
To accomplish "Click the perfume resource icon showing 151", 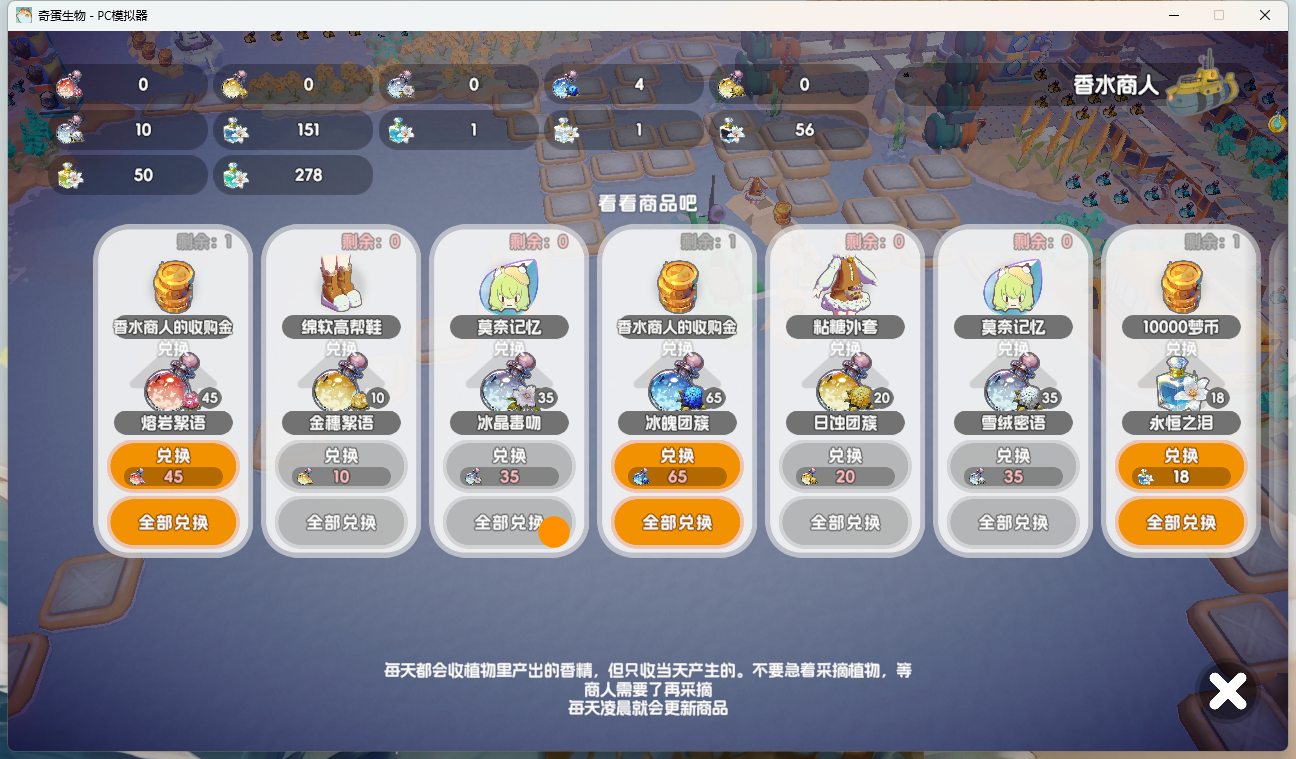I will (237, 130).
